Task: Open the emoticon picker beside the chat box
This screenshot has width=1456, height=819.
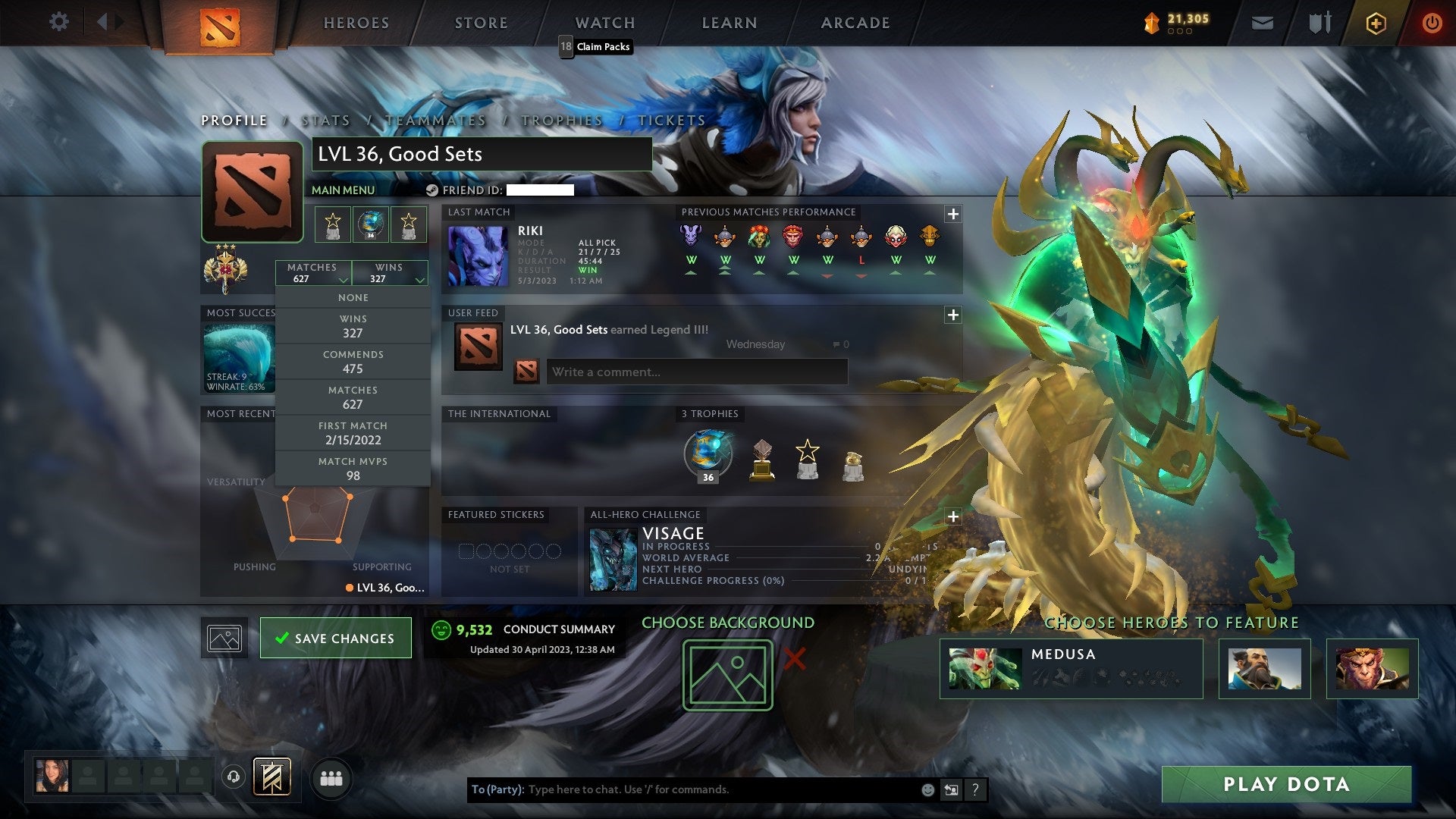Action: [927, 789]
